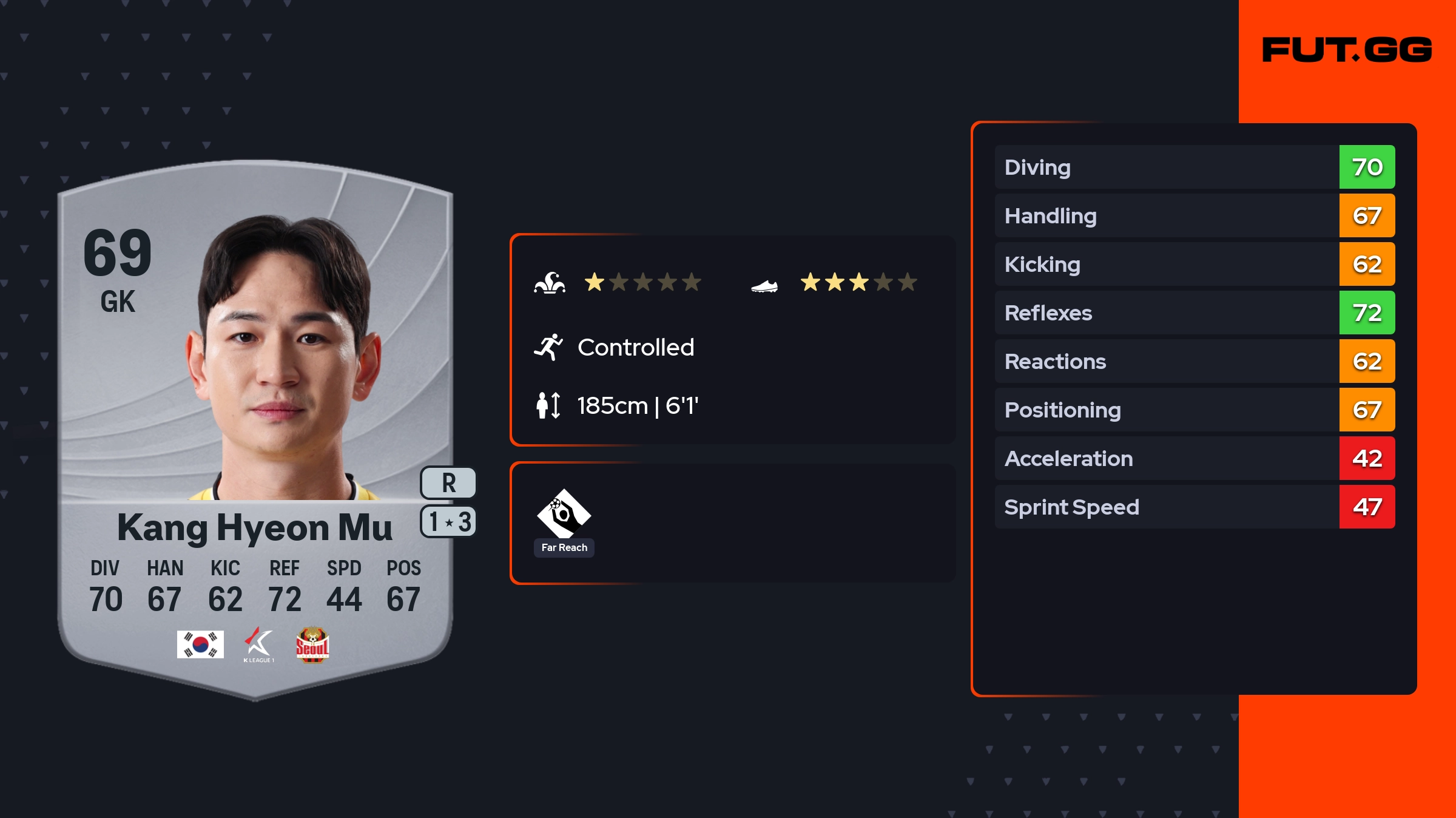Screen dimensions: 1456x818
Task: Choose the Kicking stat row
Action: click(x=1194, y=264)
